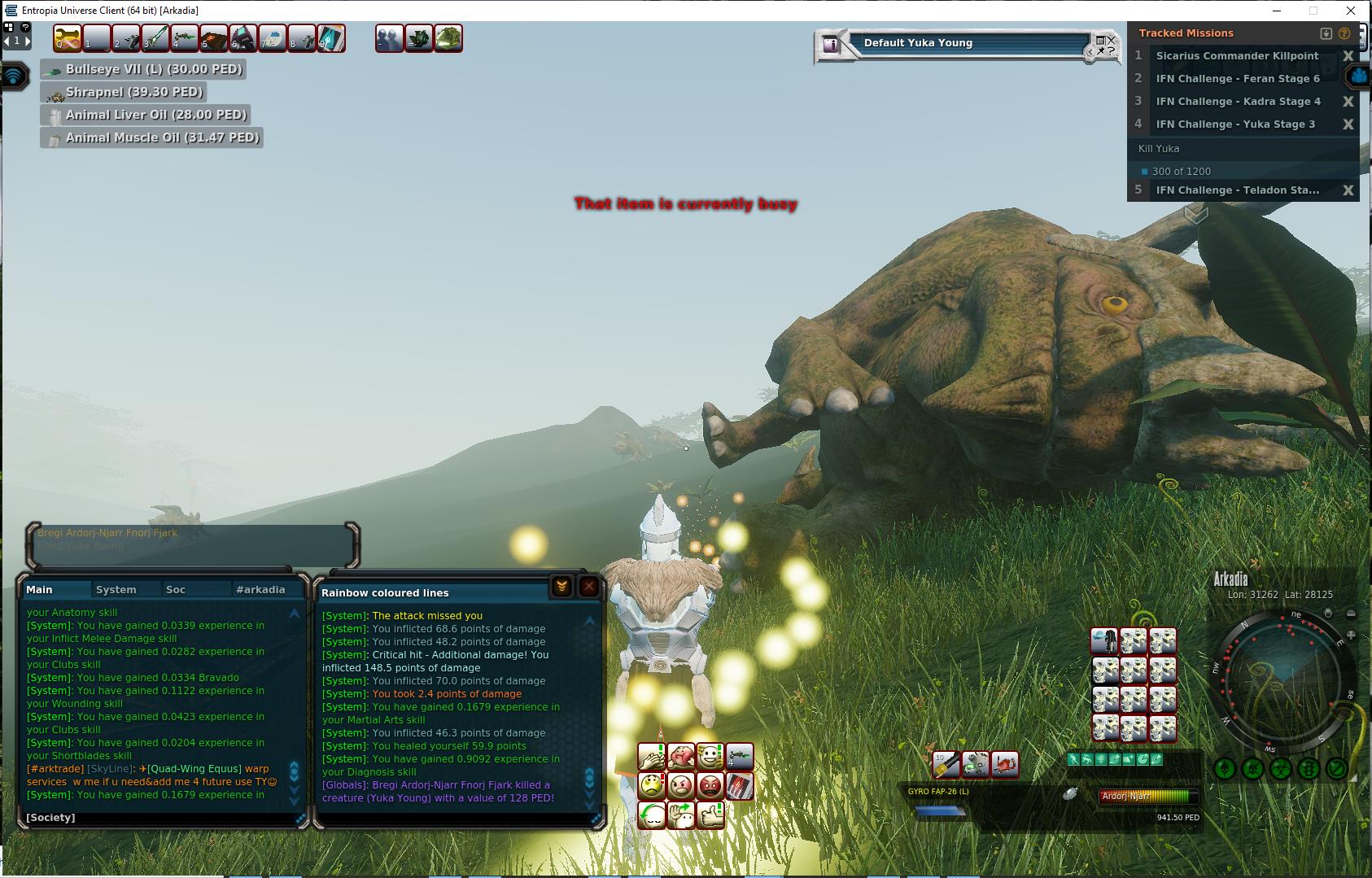Close the Rainbow coloured lines chat window

click(589, 587)
